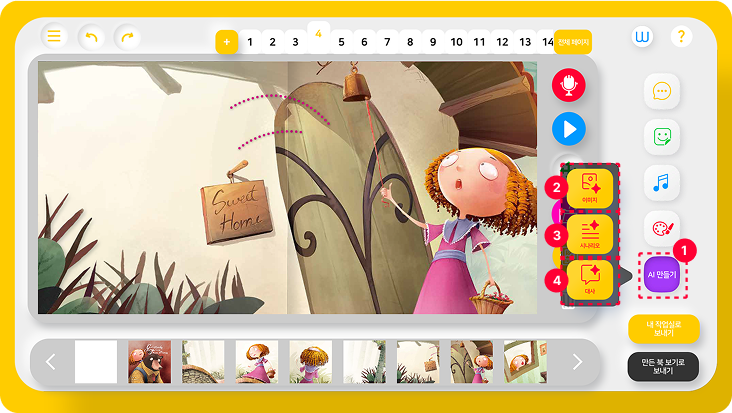Image resolution: width=732 pixels, height=413 pixels.
Task: Start voice recording with the red microphone
Action: tap(569, 86)
